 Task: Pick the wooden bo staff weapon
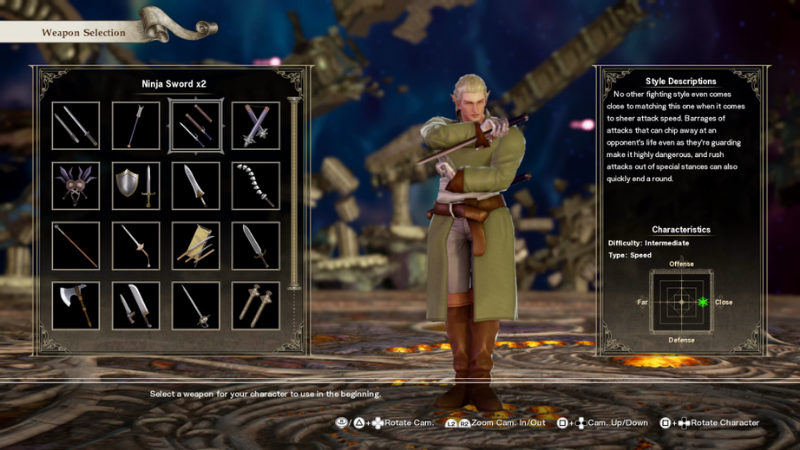coord(76,246)
